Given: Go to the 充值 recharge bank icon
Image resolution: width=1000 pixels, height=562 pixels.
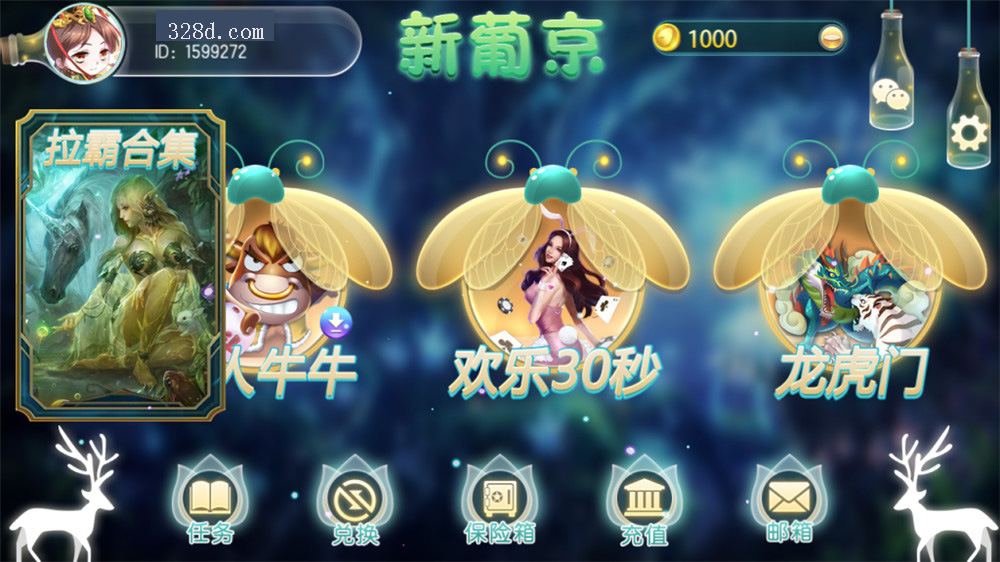Looking at the screenshot, I should coord(643,501).
